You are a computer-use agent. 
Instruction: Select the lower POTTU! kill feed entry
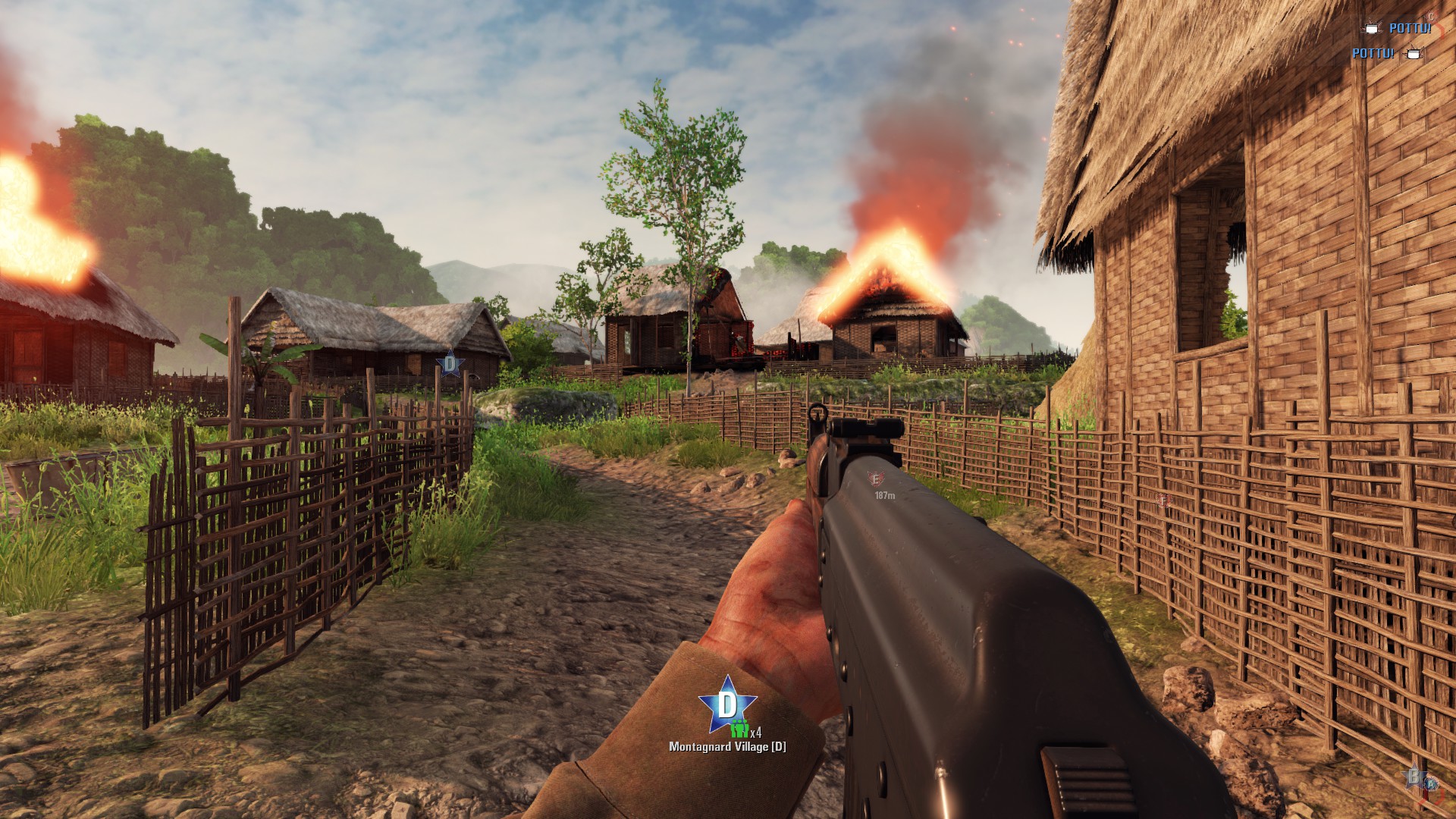tap(1373, 53)
